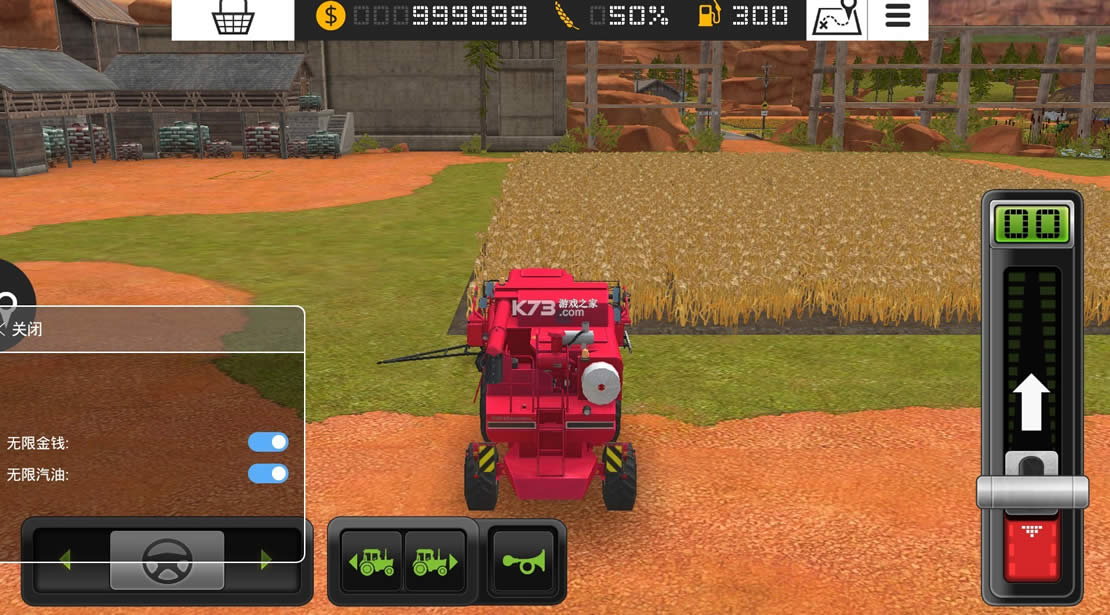Open the map with marker icon
The height and width of the screenshot is (615, 1110).
(x=837, y=19)
